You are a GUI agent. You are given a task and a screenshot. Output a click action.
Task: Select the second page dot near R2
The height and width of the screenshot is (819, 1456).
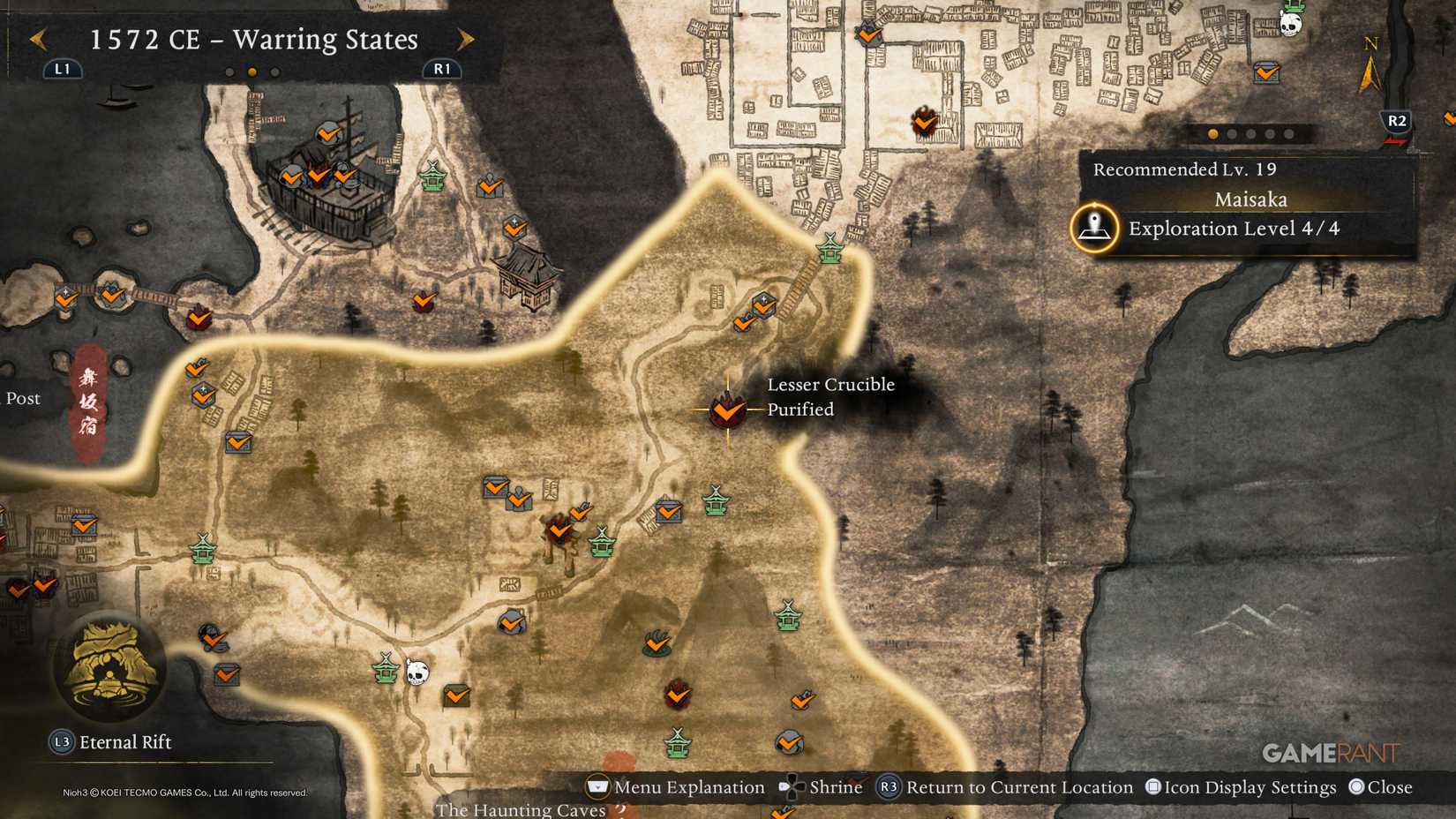(x=1231, y=134)
